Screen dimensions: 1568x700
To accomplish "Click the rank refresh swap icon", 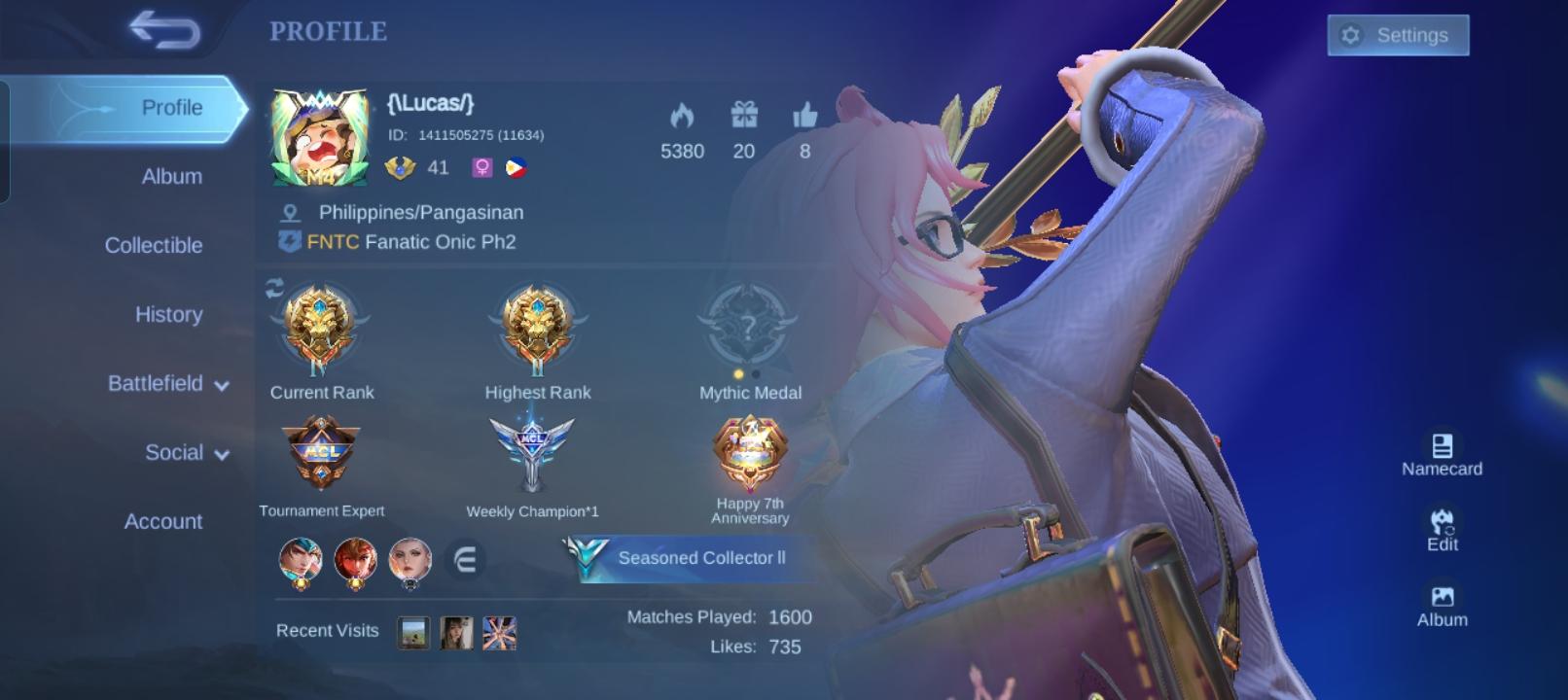I will [x=272, y=287].
